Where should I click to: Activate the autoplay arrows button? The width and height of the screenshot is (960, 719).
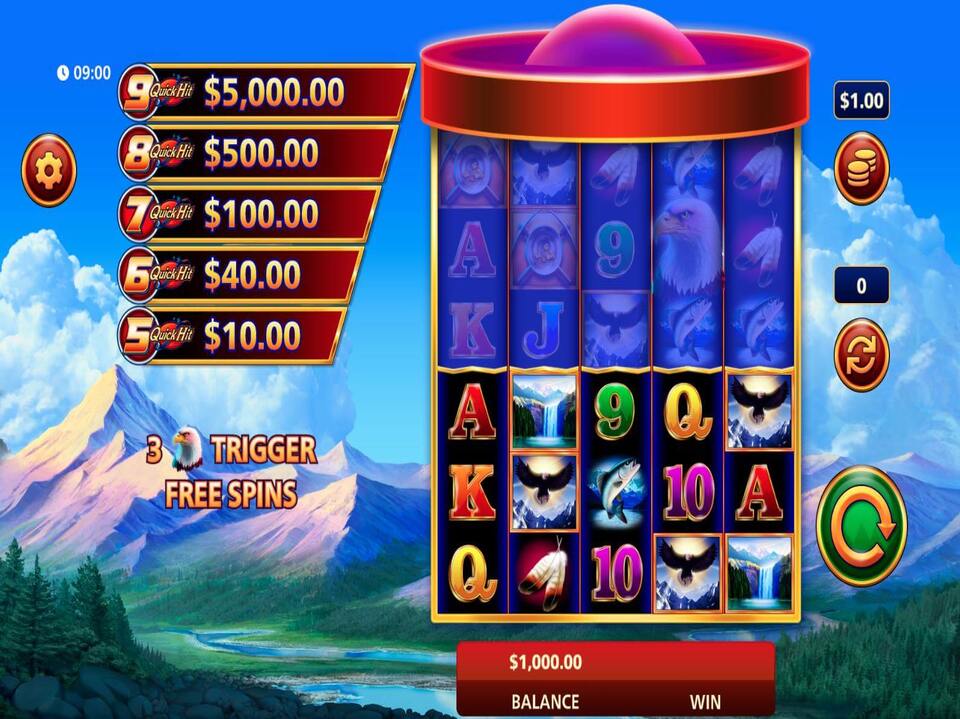pos(861,354)
